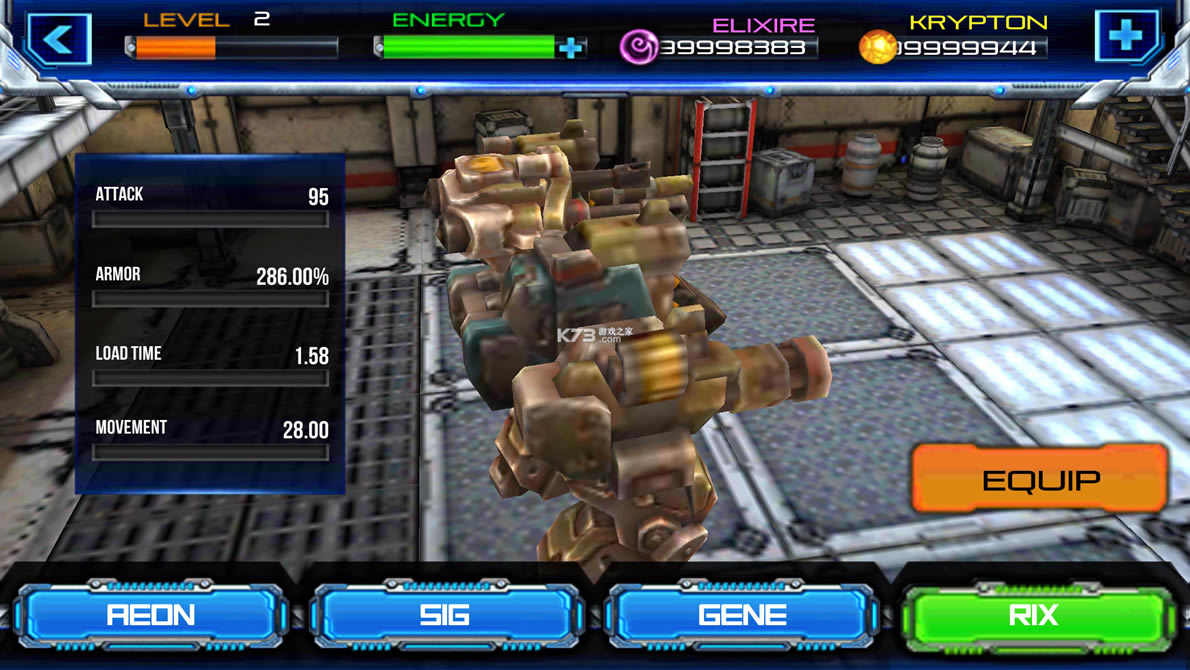Switch to the SIG mech
The image size is (1190, 670).
pos(446,614)
